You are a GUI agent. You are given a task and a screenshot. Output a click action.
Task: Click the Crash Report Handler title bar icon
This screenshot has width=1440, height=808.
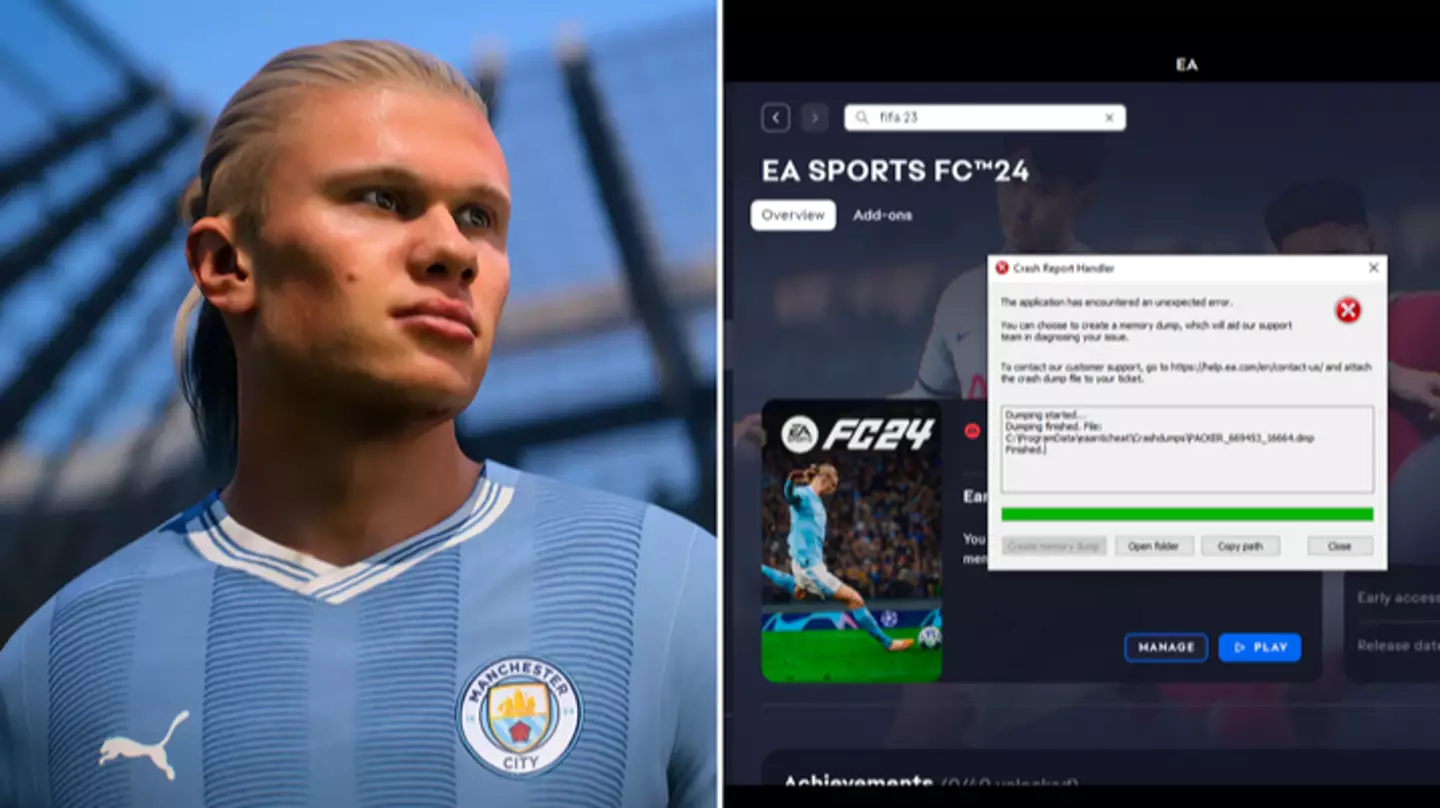1005,268
